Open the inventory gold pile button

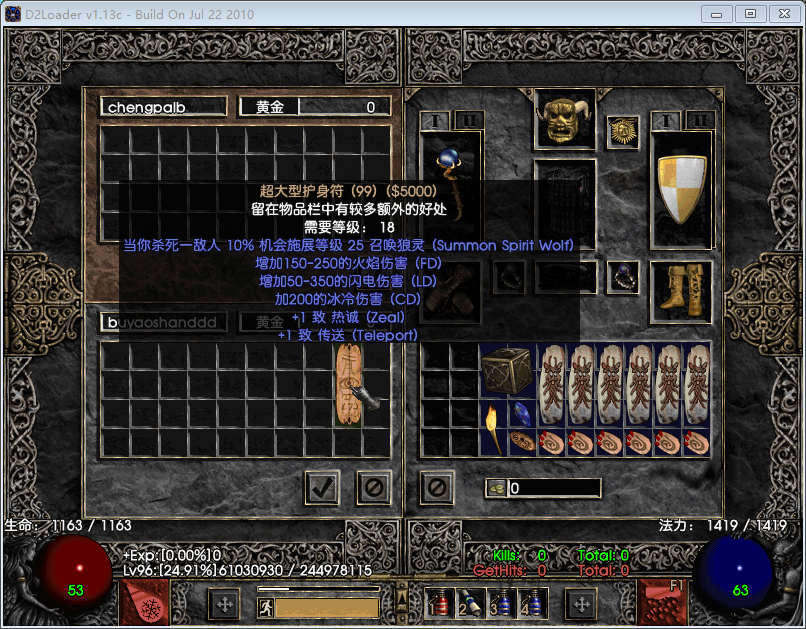496,488
